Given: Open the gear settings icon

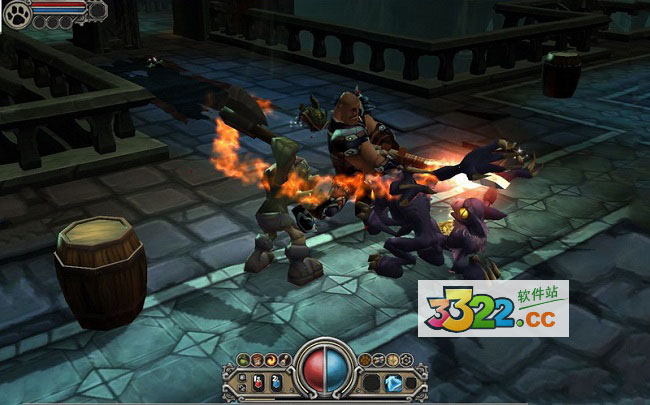Looking at the screenshot, I should coord(404,359).
